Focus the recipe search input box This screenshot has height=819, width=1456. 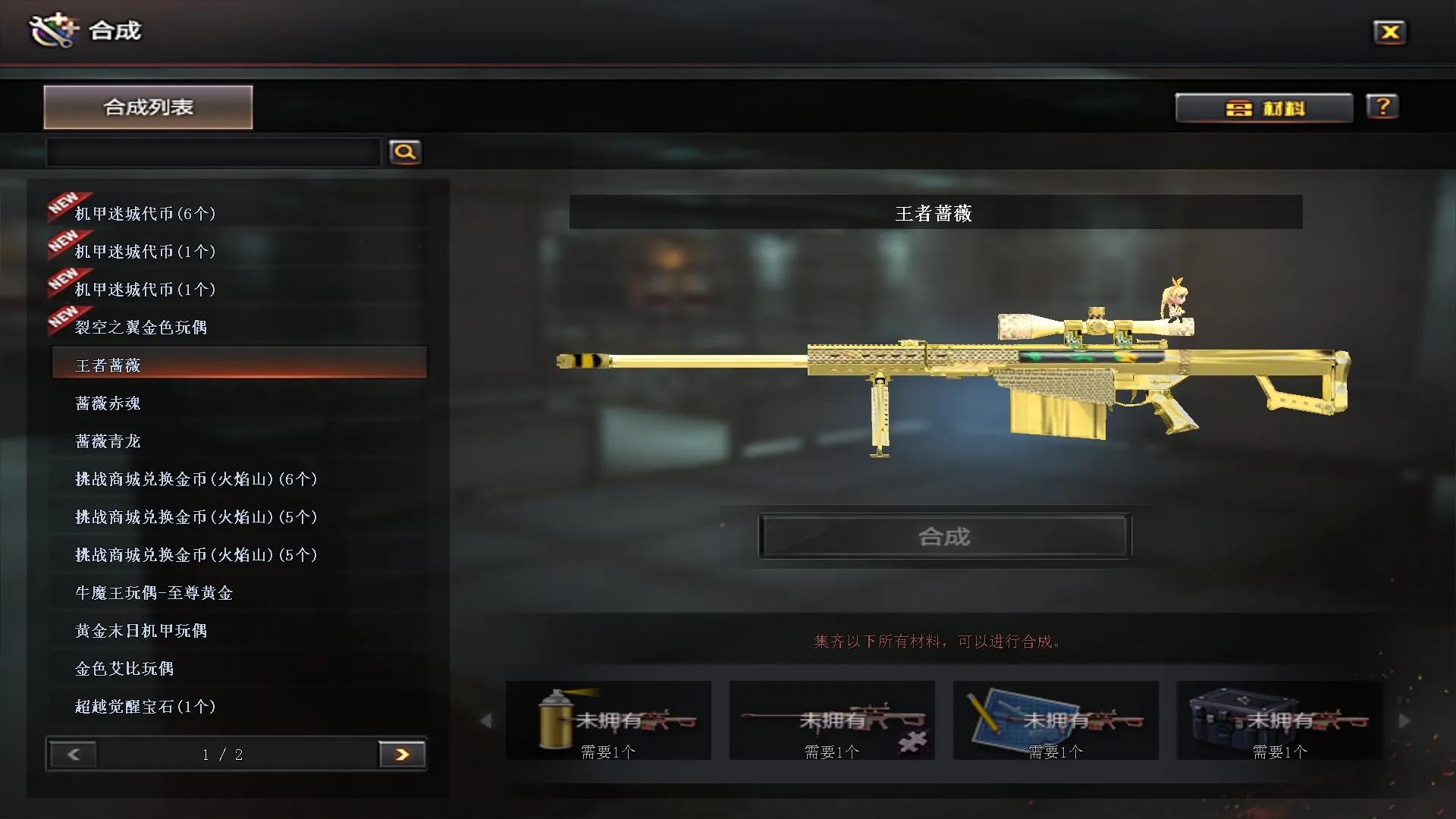pyautogui.click(x=213, y=152)
